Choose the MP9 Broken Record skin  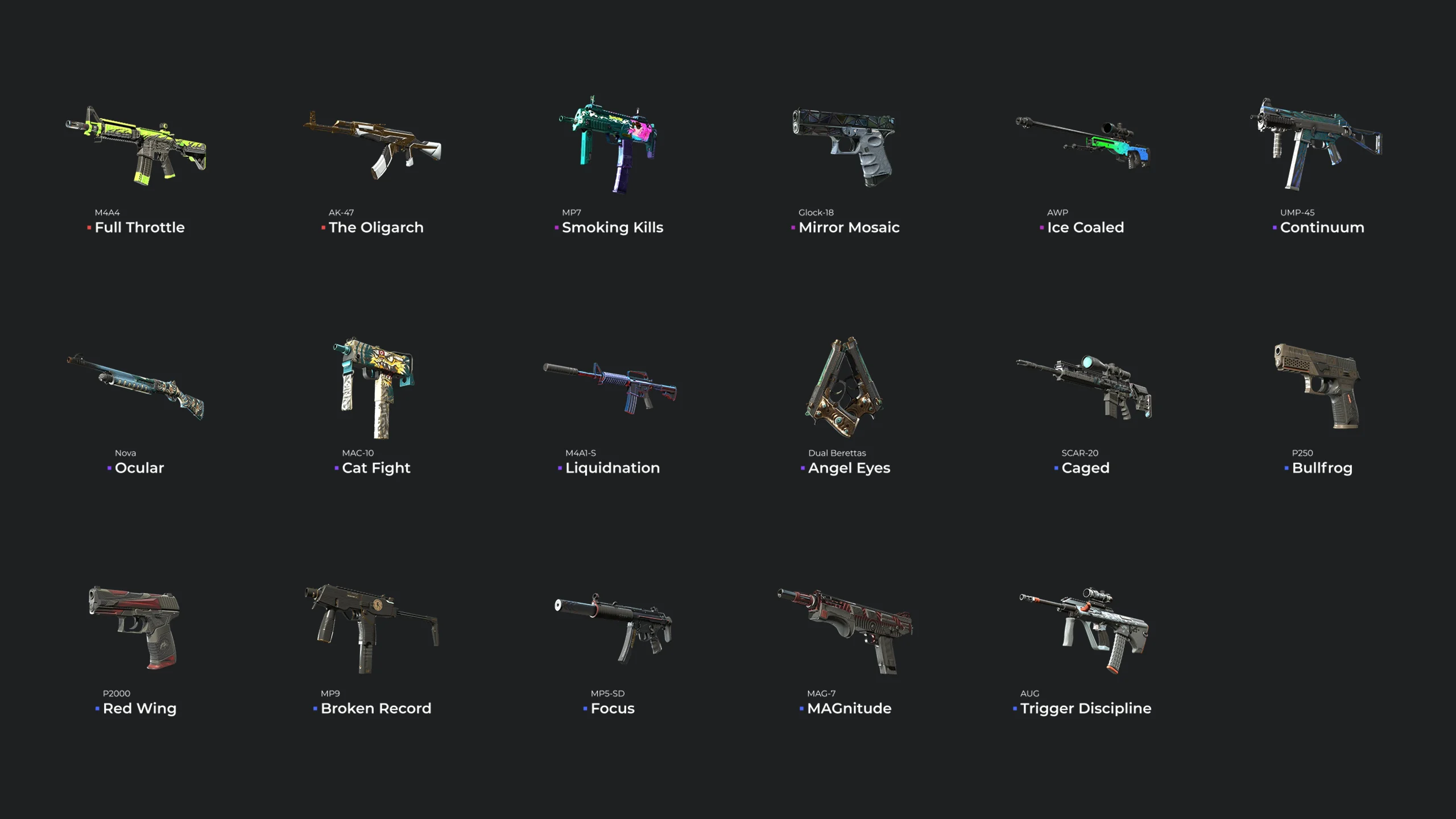(x=373, y=628)
